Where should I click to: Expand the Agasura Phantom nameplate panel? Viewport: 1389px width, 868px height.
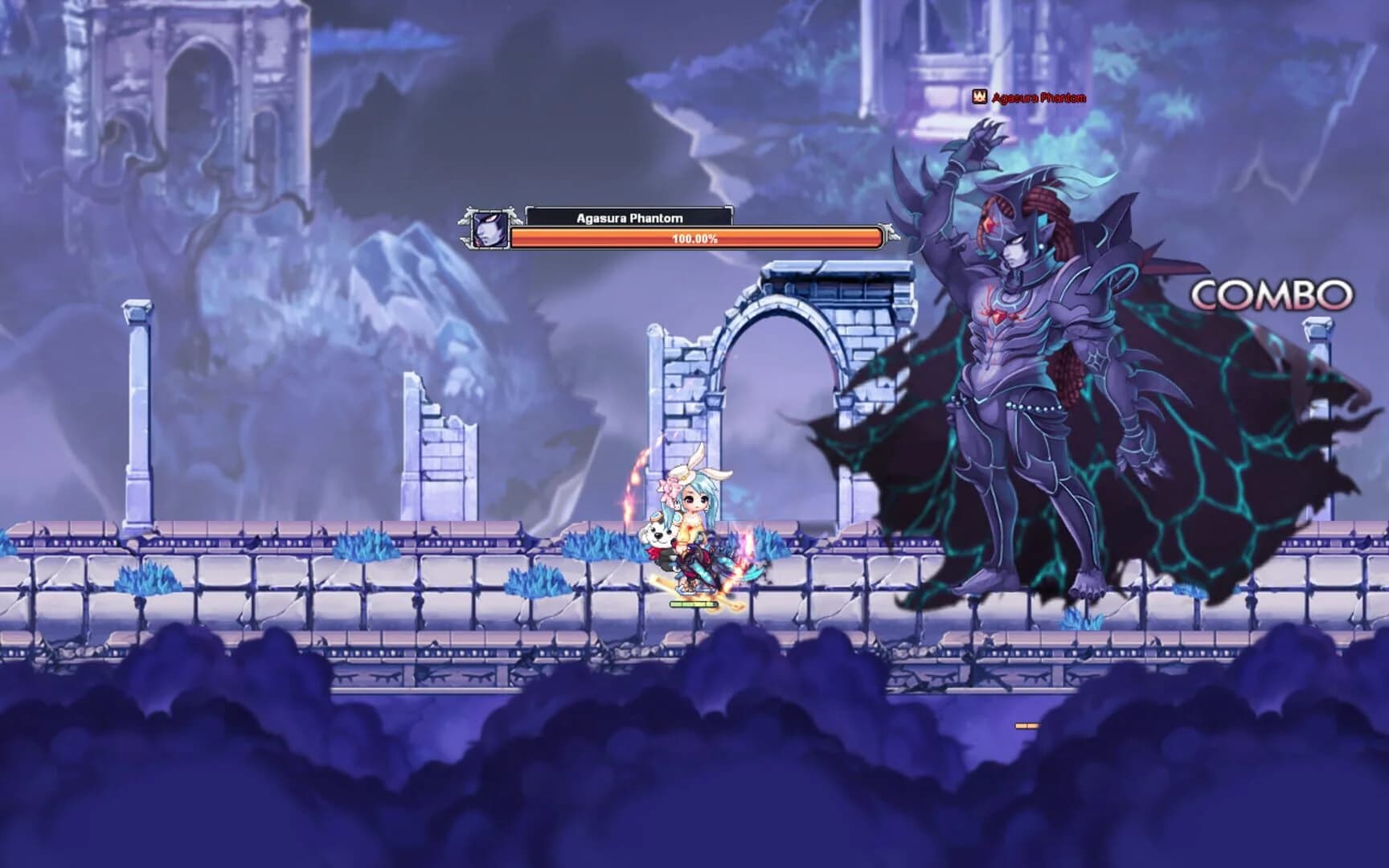pyautogui.click(x=629, y=217)
